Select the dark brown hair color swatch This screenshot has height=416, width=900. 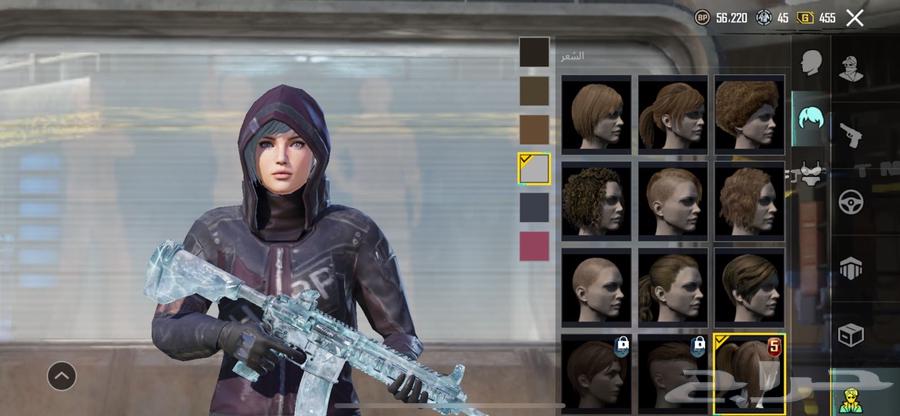[x=534, y=52]
